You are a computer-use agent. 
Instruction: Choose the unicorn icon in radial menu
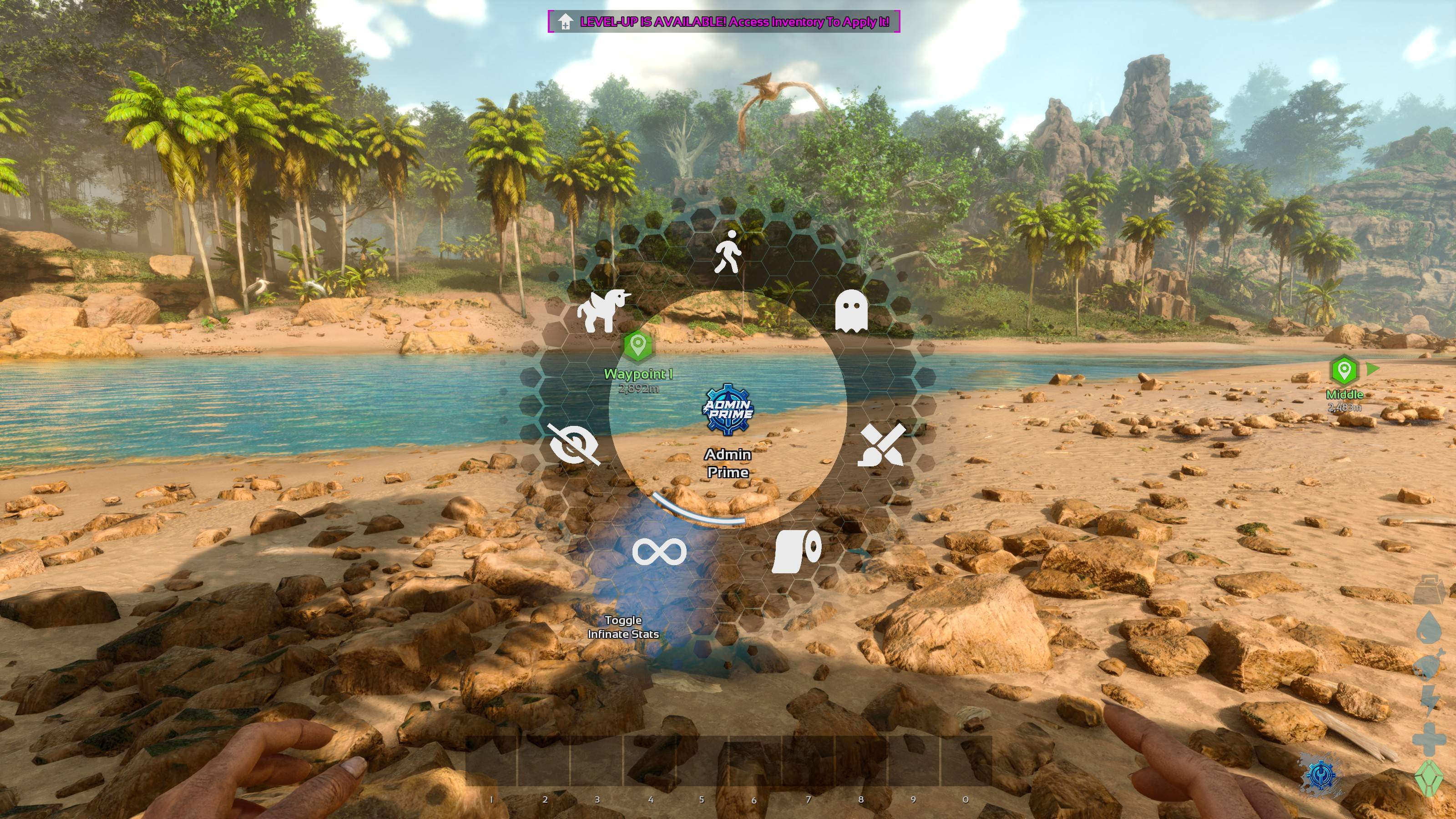point(602,310)
